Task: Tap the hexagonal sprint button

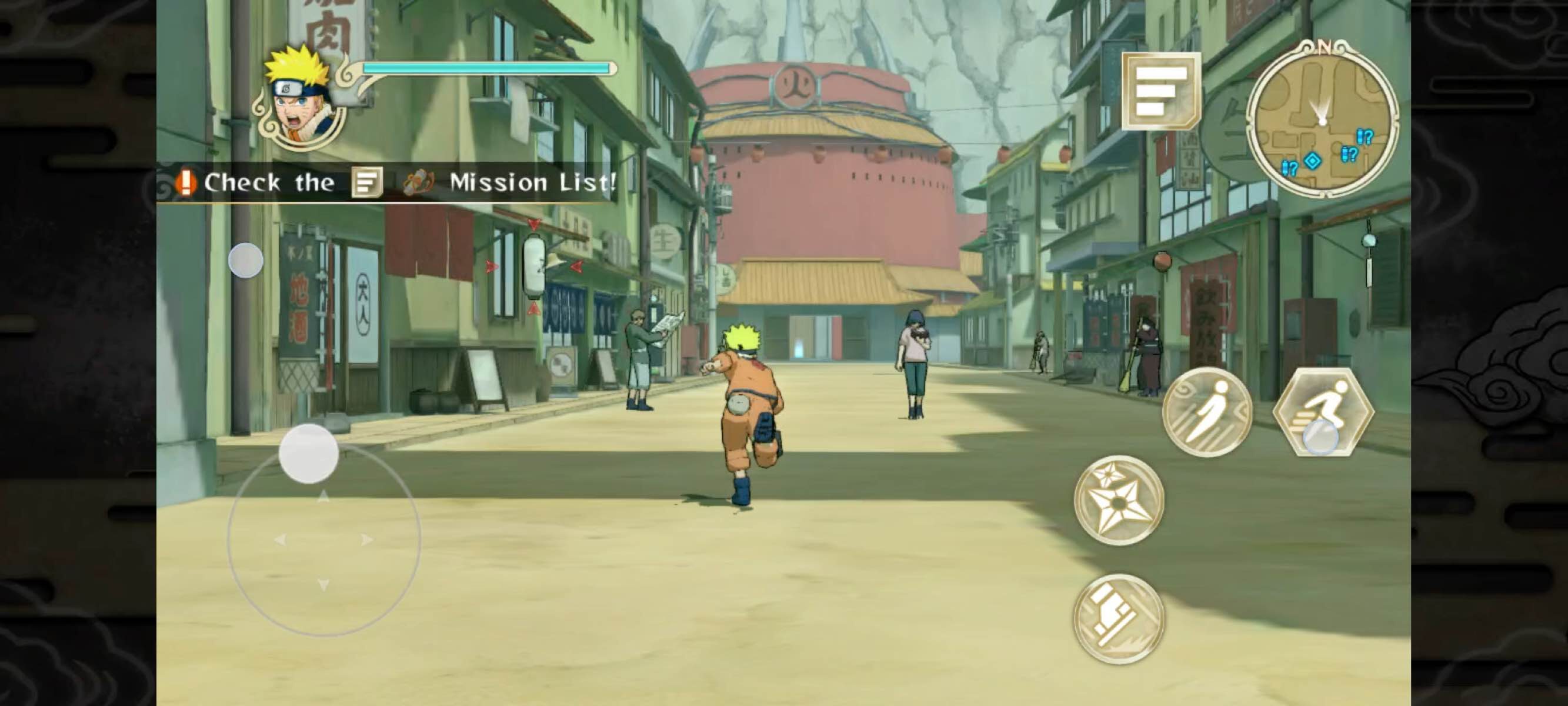Action: click(1323, 412)
